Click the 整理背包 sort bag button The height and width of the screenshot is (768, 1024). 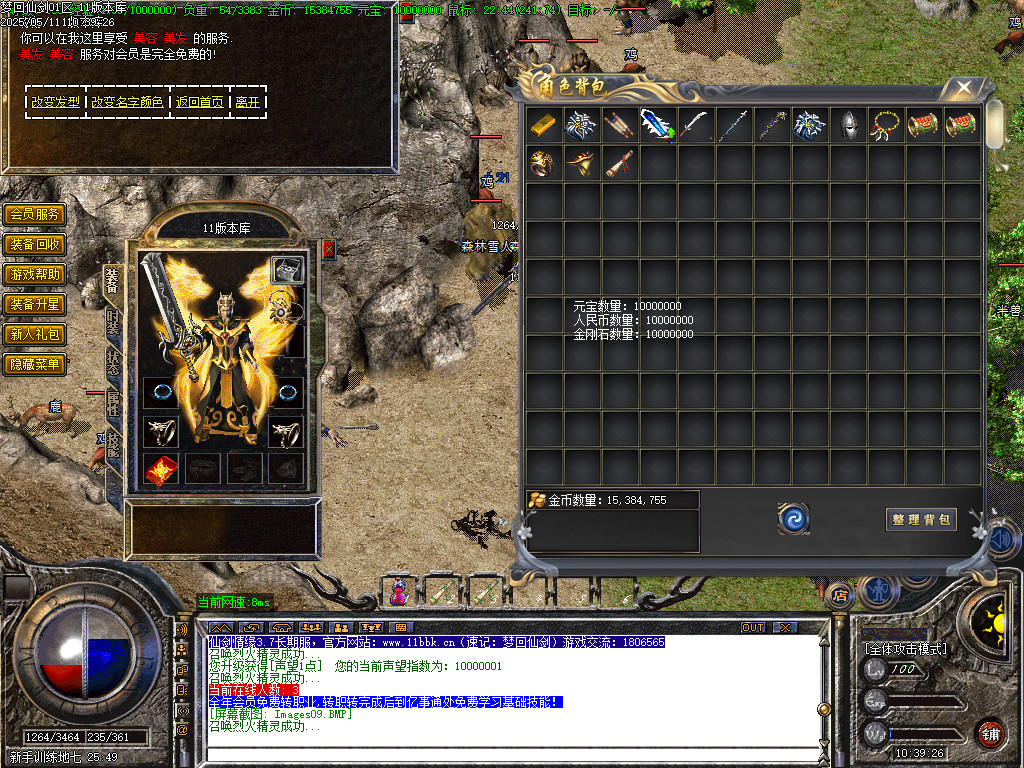[921, 519]
